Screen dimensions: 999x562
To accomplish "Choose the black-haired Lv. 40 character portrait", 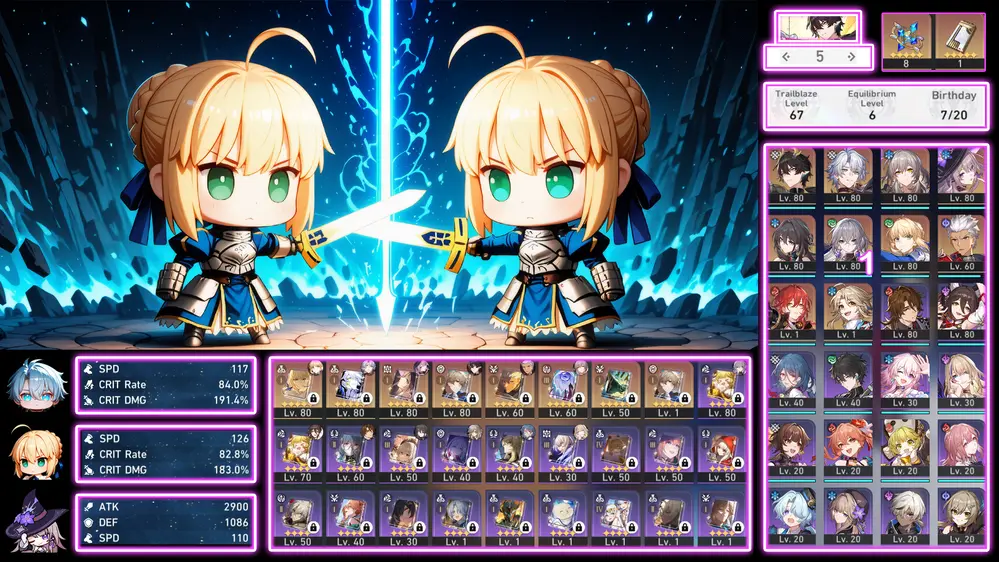I will [848, 373].
